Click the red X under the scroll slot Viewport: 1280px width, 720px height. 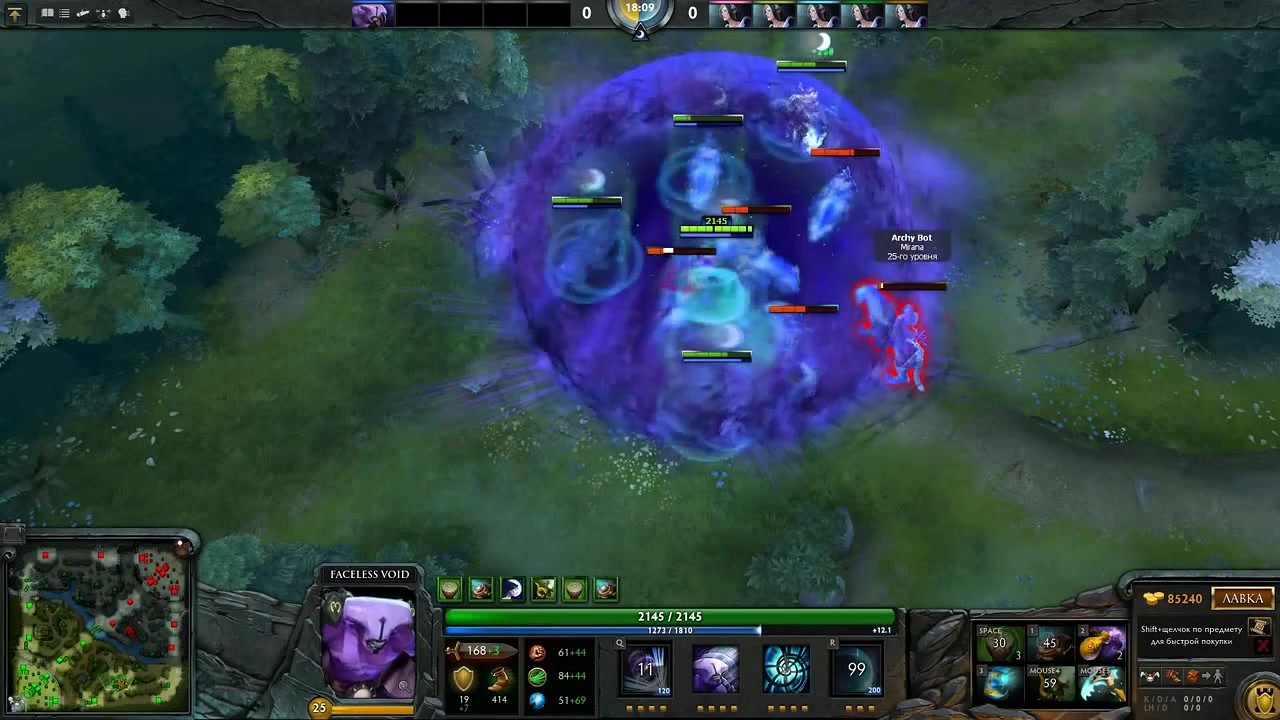[x=1260, y=646]
